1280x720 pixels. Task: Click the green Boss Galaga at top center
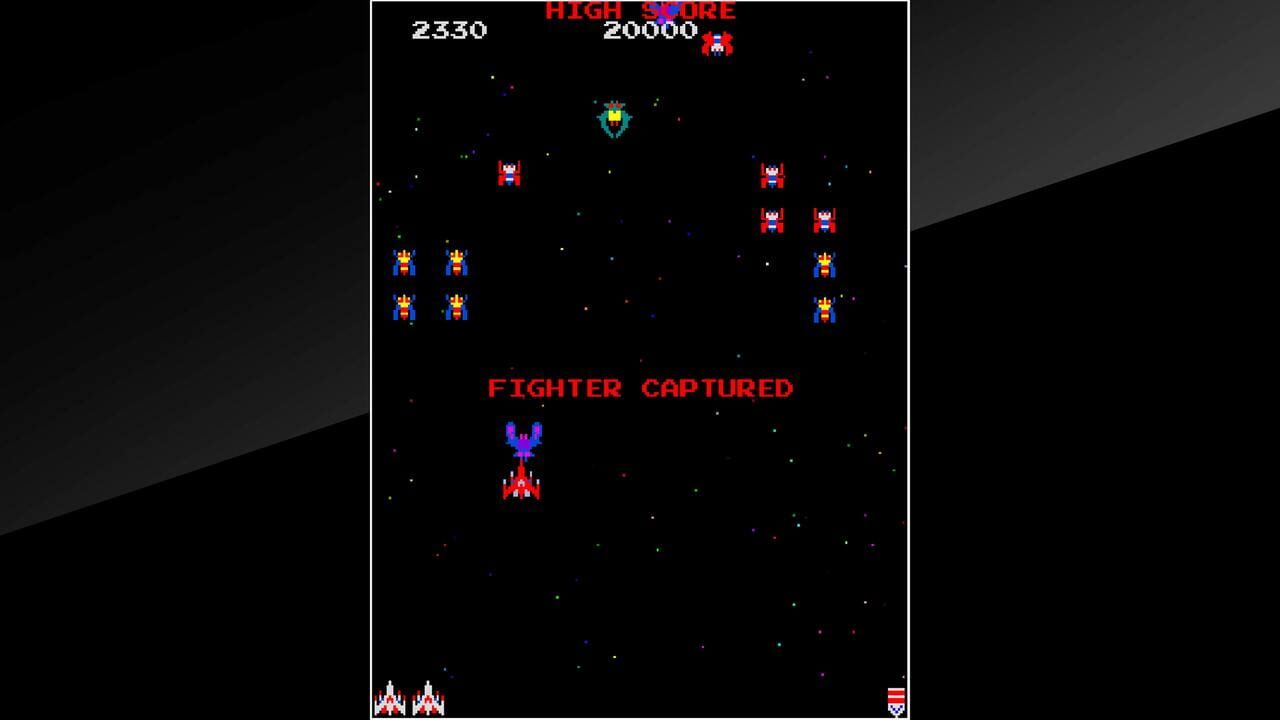click(x=614, y=117)
